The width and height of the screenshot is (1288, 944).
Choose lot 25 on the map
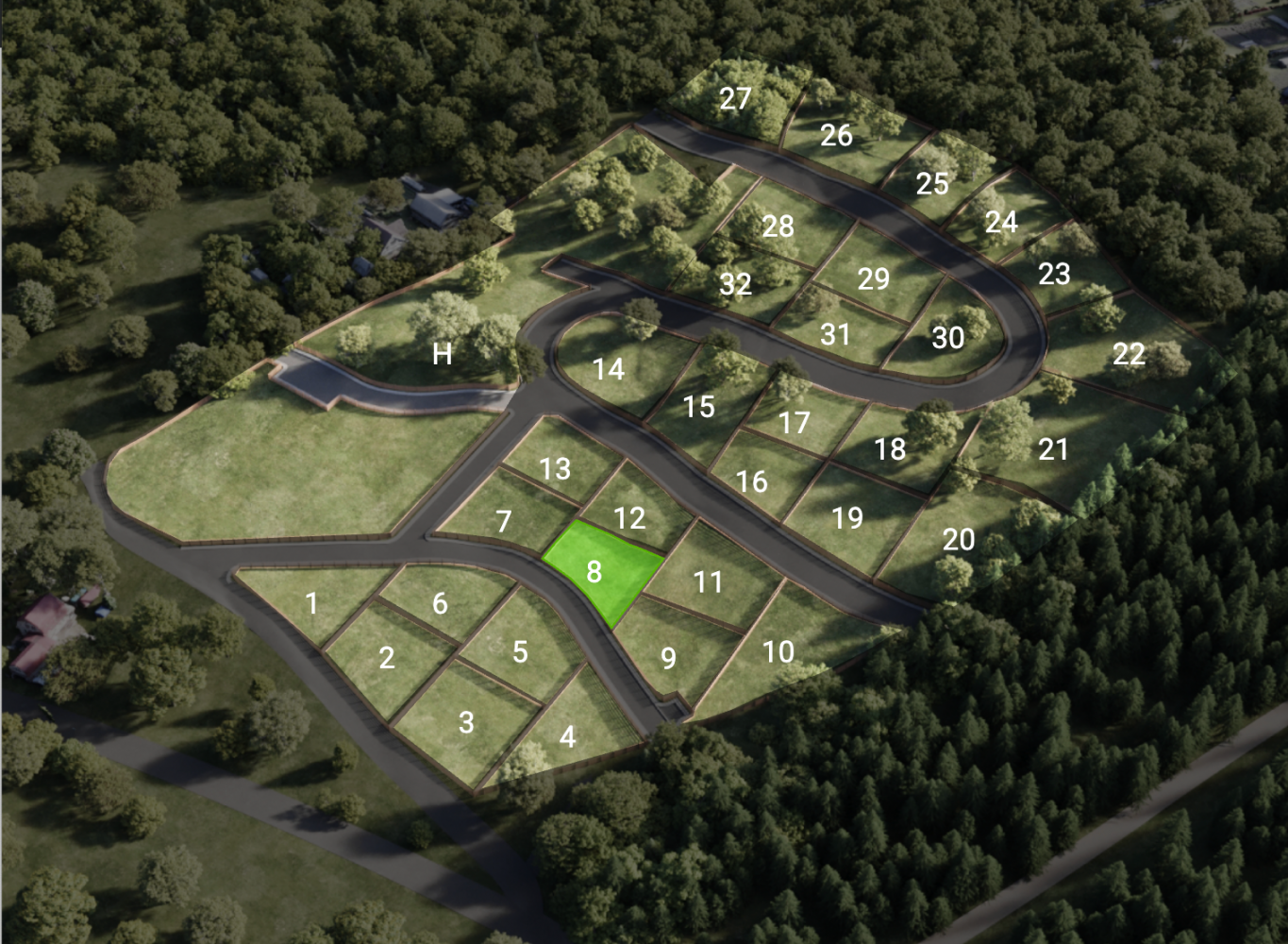pyautogui.click(x=932, y=183)
